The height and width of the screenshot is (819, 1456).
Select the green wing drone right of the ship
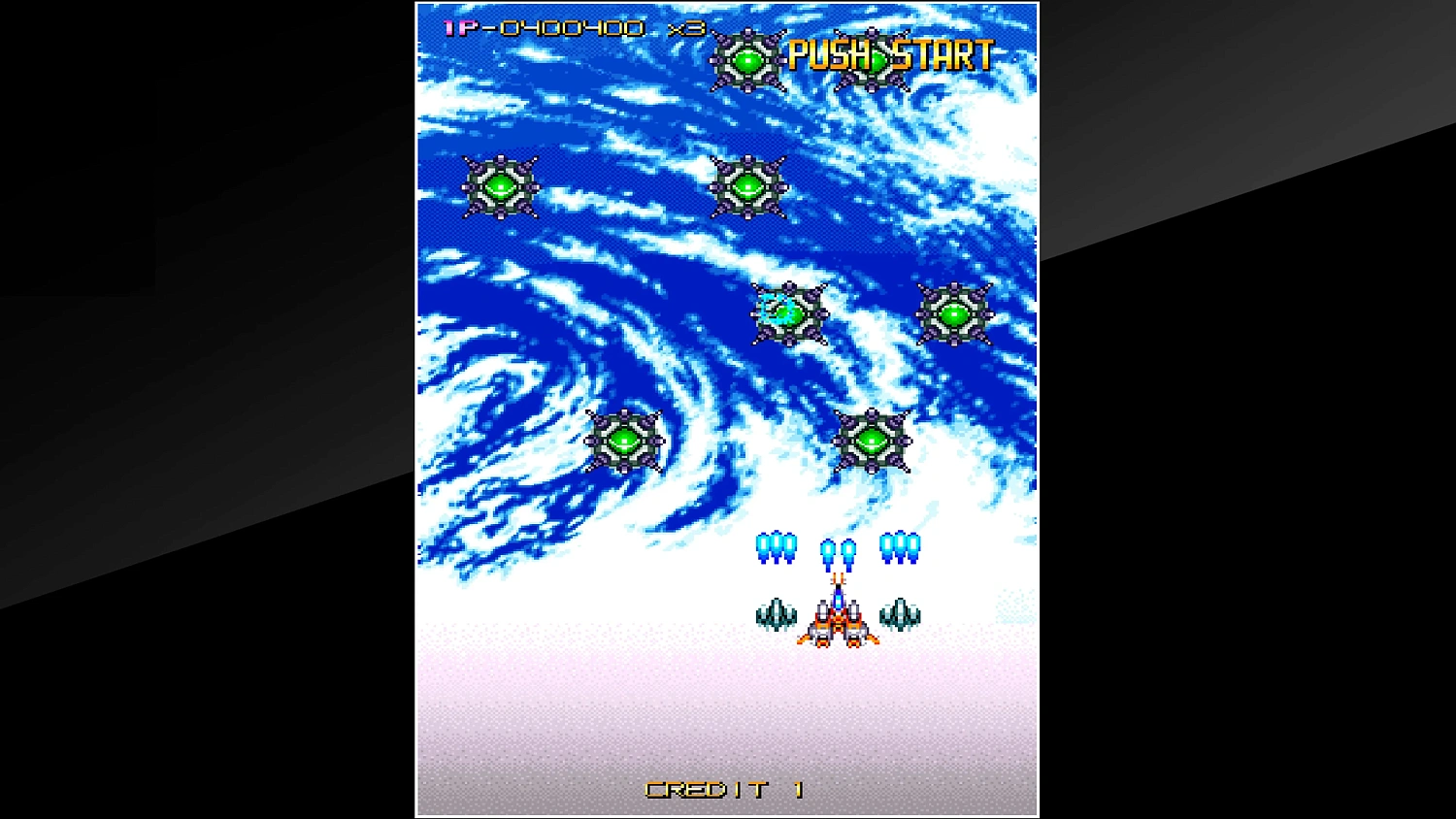point(901,612)
